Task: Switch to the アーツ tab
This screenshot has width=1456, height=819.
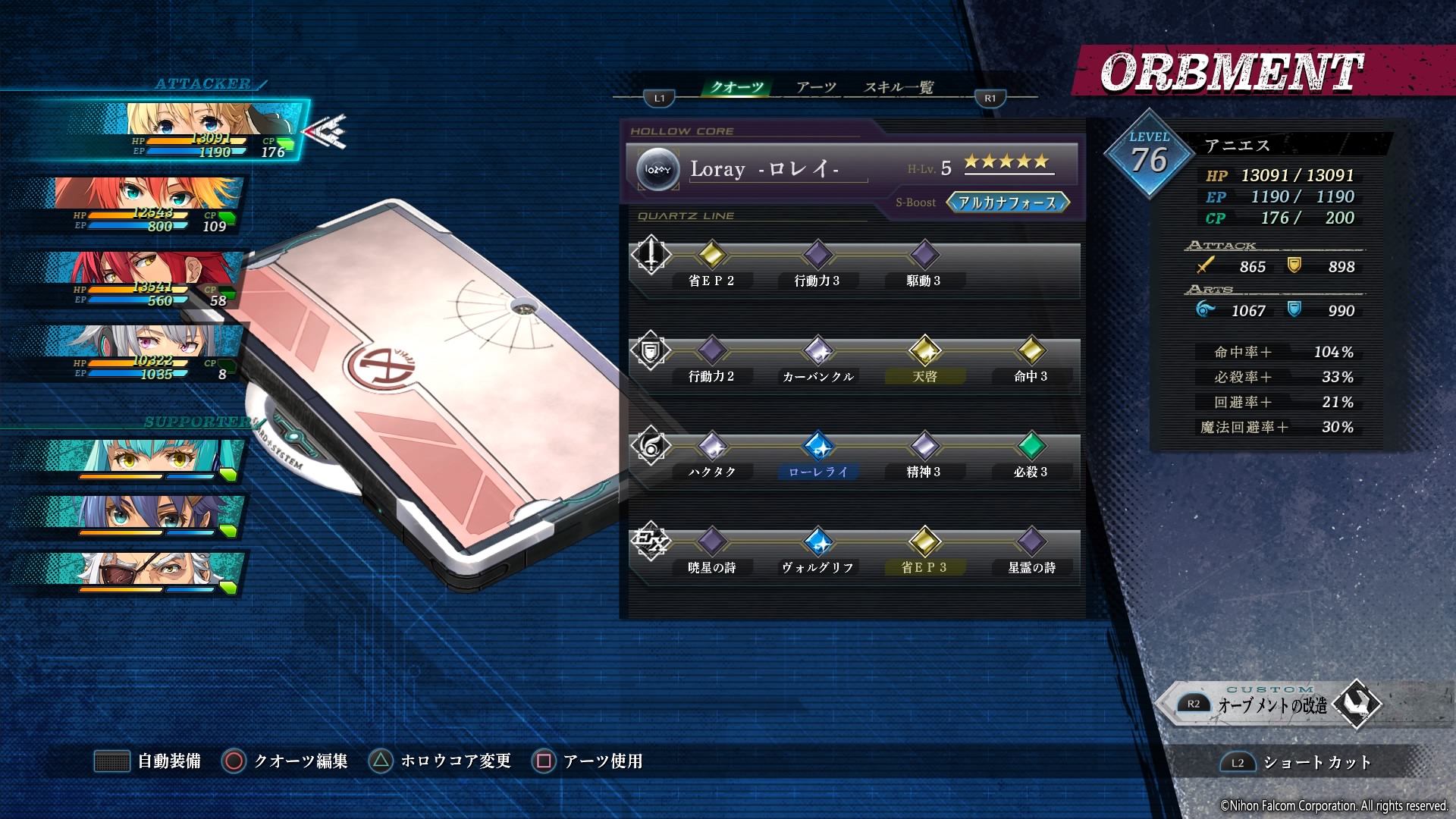Action: pos(816,87)
